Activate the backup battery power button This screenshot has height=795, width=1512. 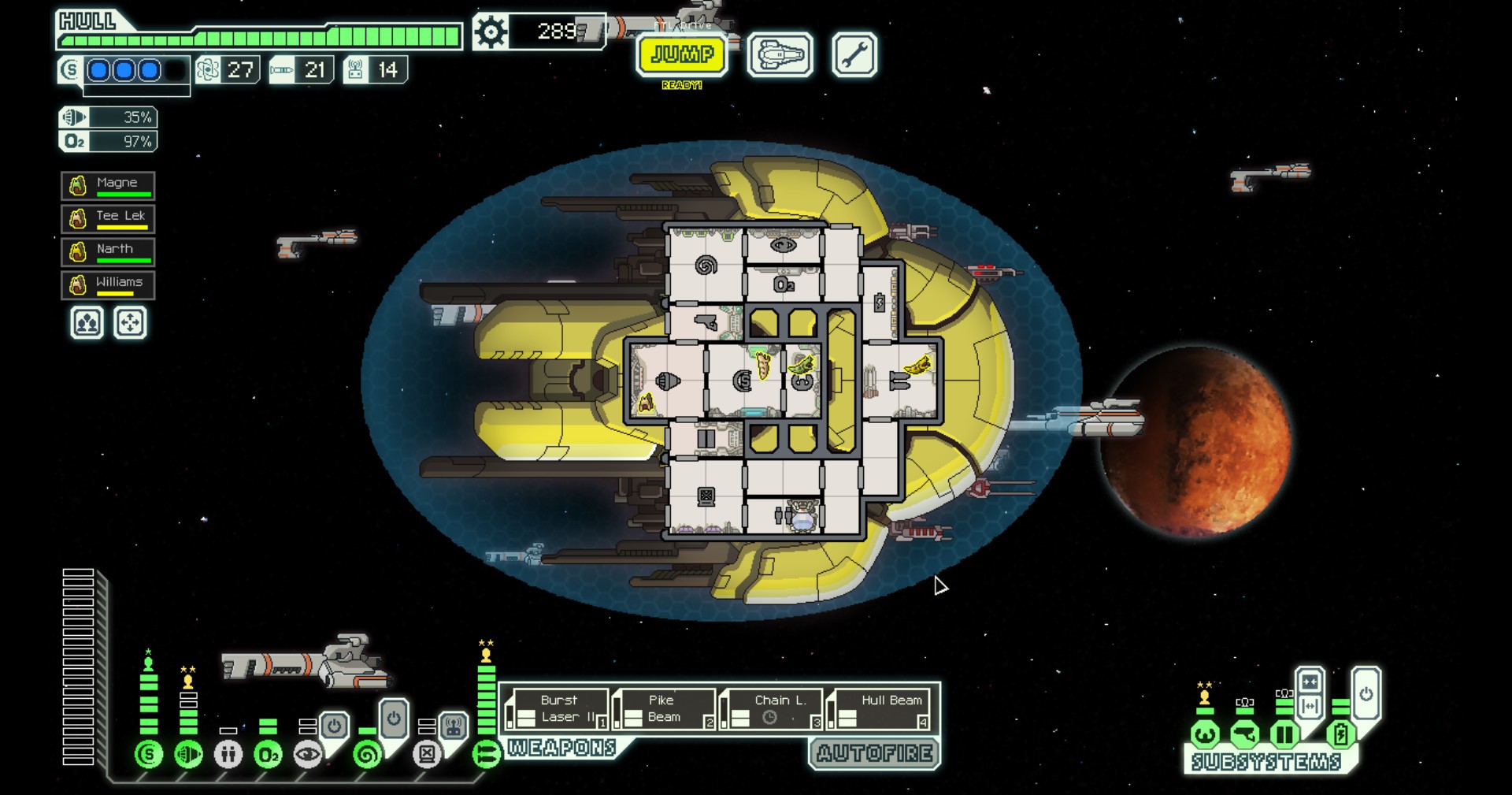point(1366,695)
